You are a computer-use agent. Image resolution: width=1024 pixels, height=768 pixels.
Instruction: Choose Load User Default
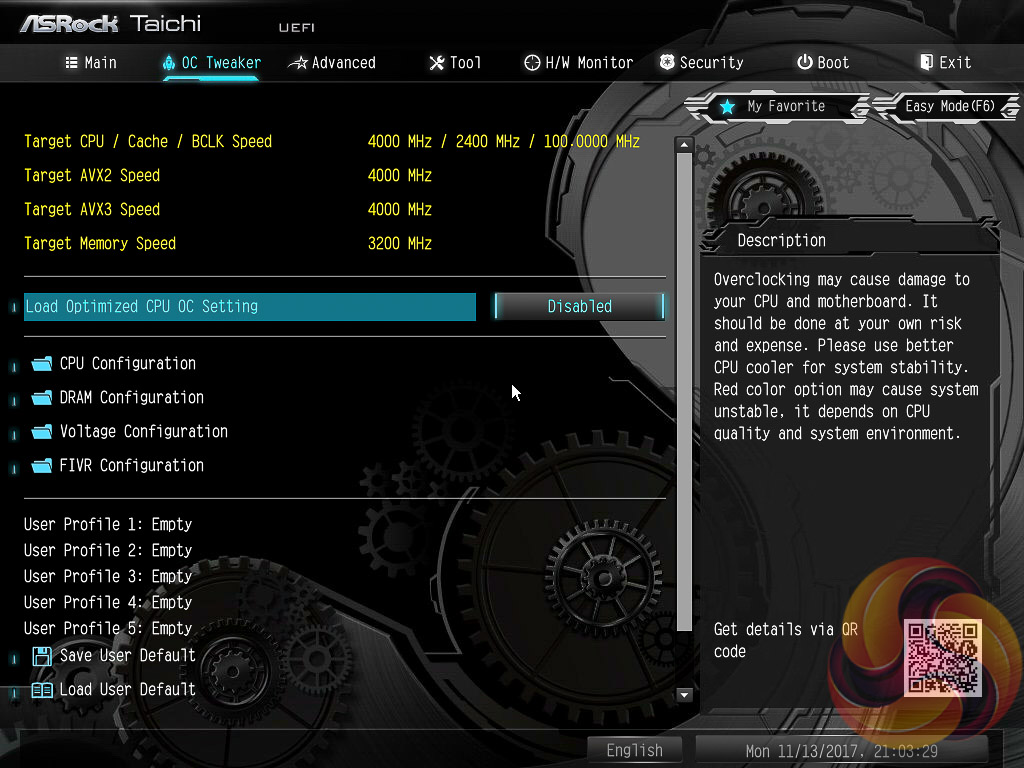127,690
